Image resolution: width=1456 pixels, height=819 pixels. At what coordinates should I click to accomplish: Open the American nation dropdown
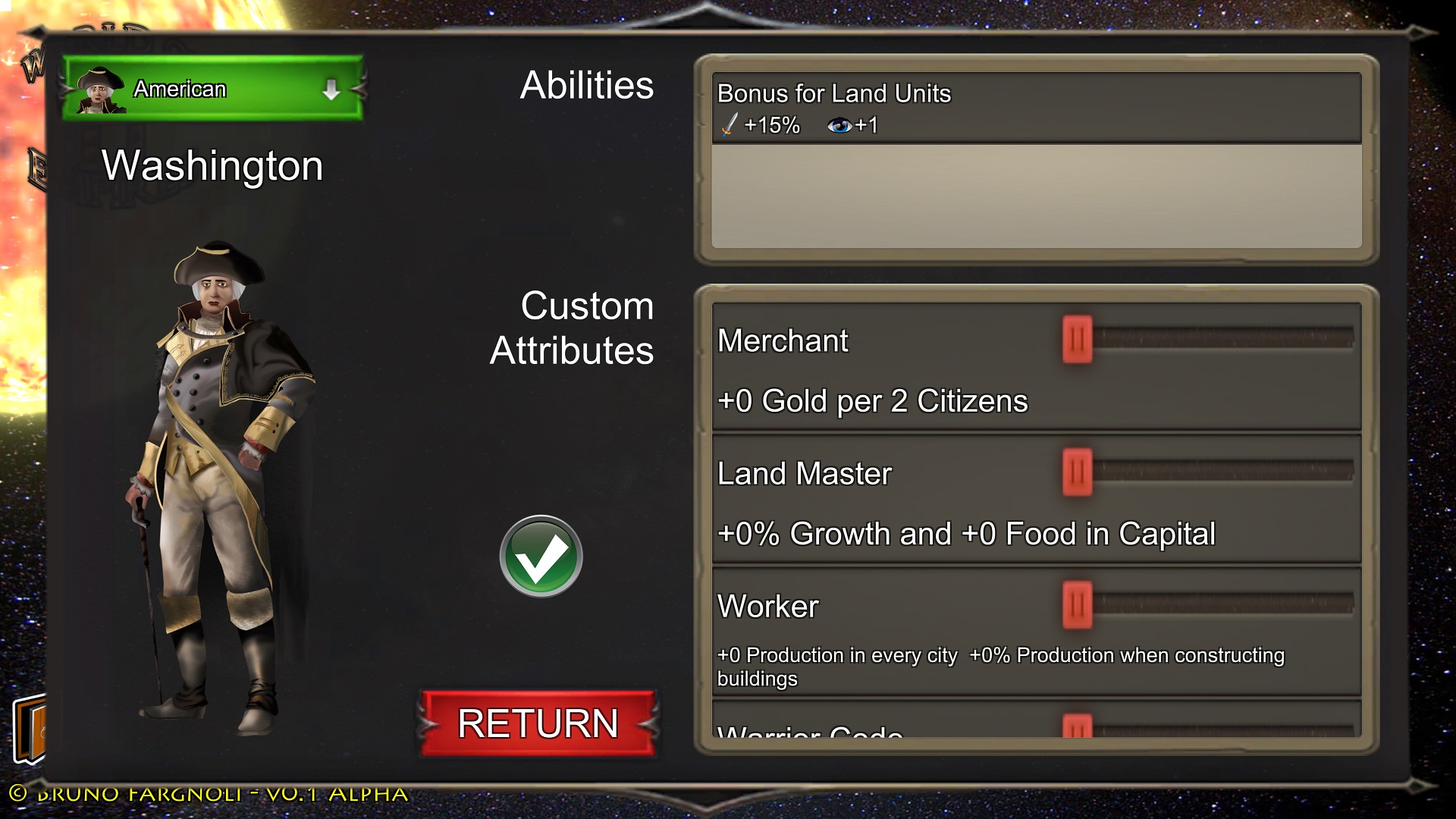212,89
